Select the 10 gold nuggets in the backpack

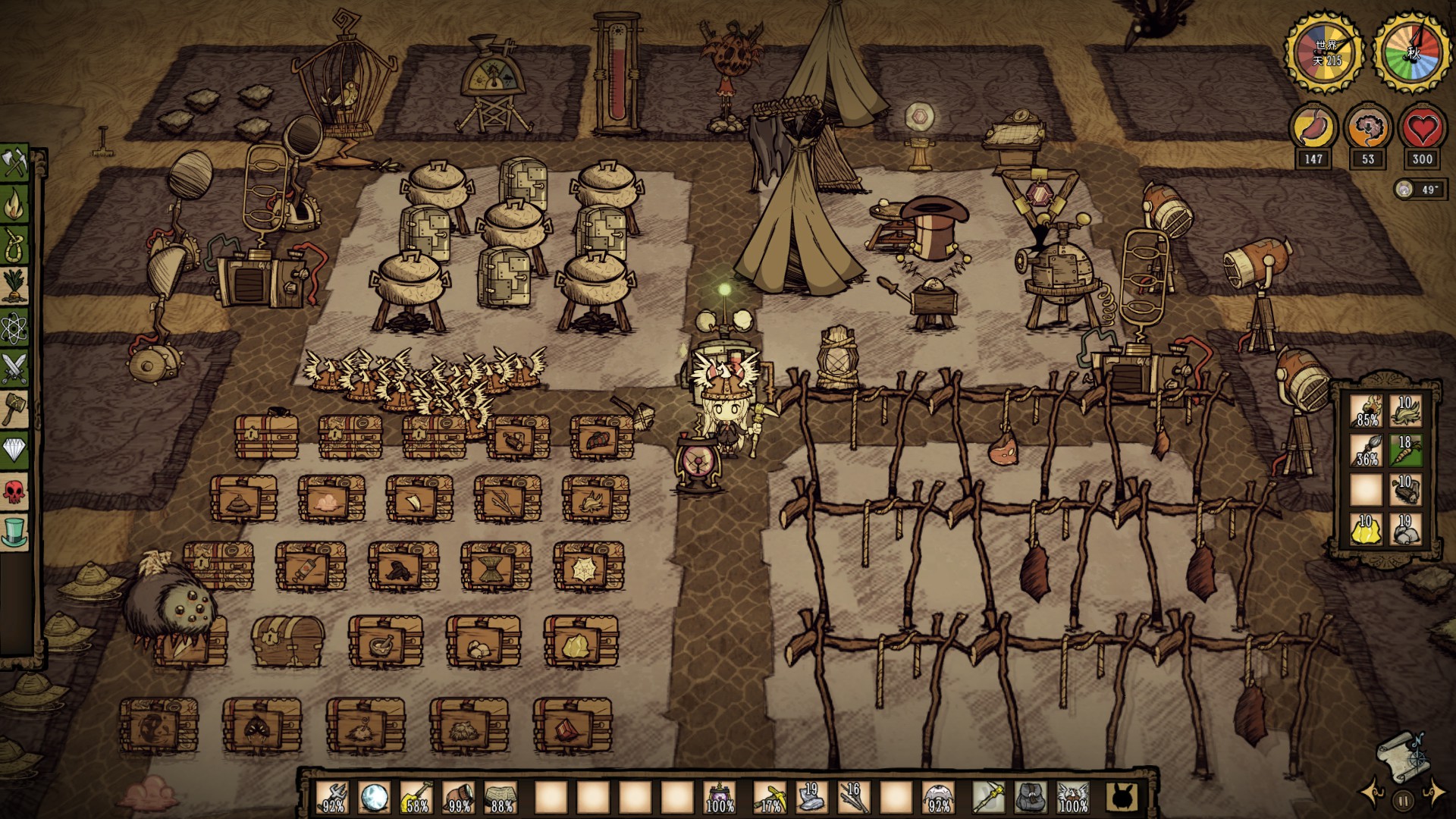coord(1367,529)
